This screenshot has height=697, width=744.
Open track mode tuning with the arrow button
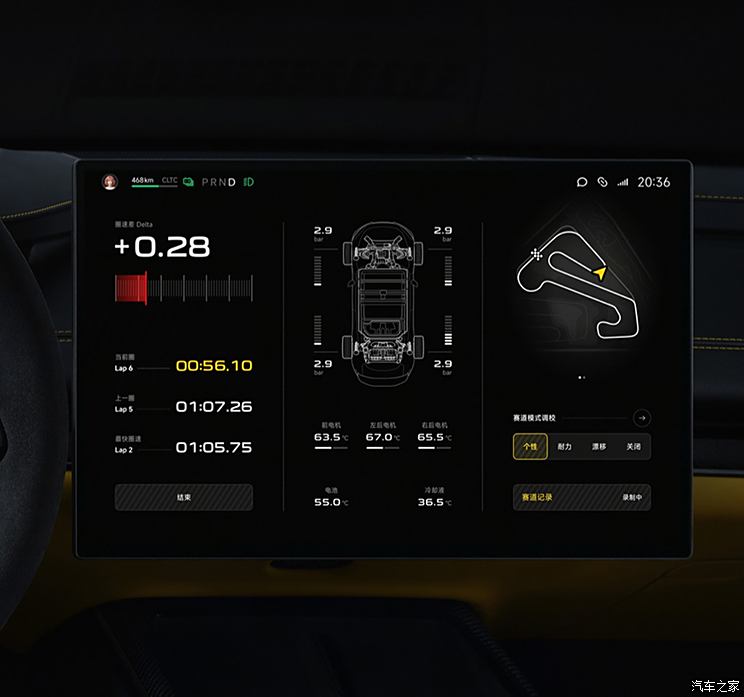642,418
